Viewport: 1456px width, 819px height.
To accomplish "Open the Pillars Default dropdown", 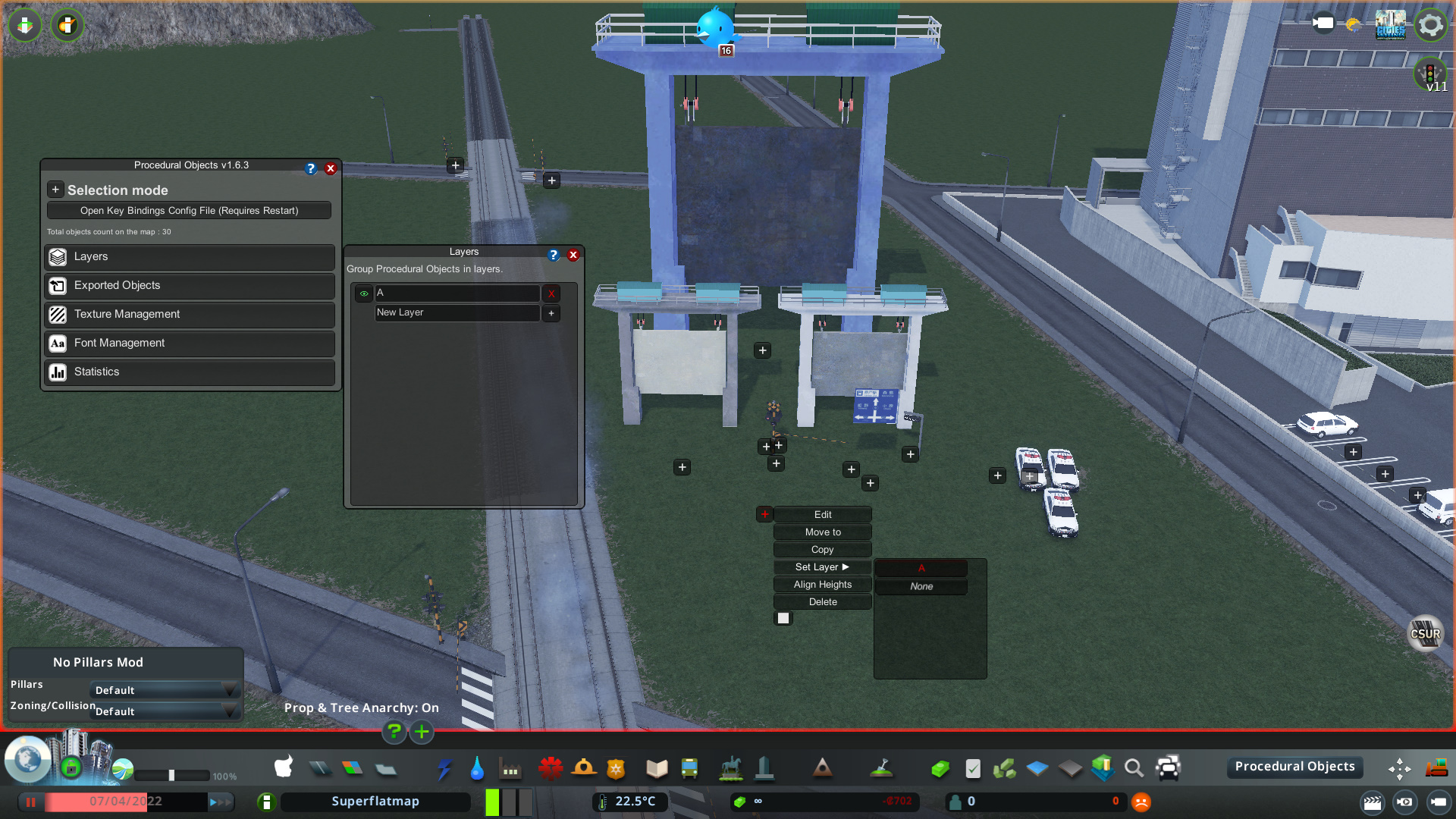I will coord(164,690).
